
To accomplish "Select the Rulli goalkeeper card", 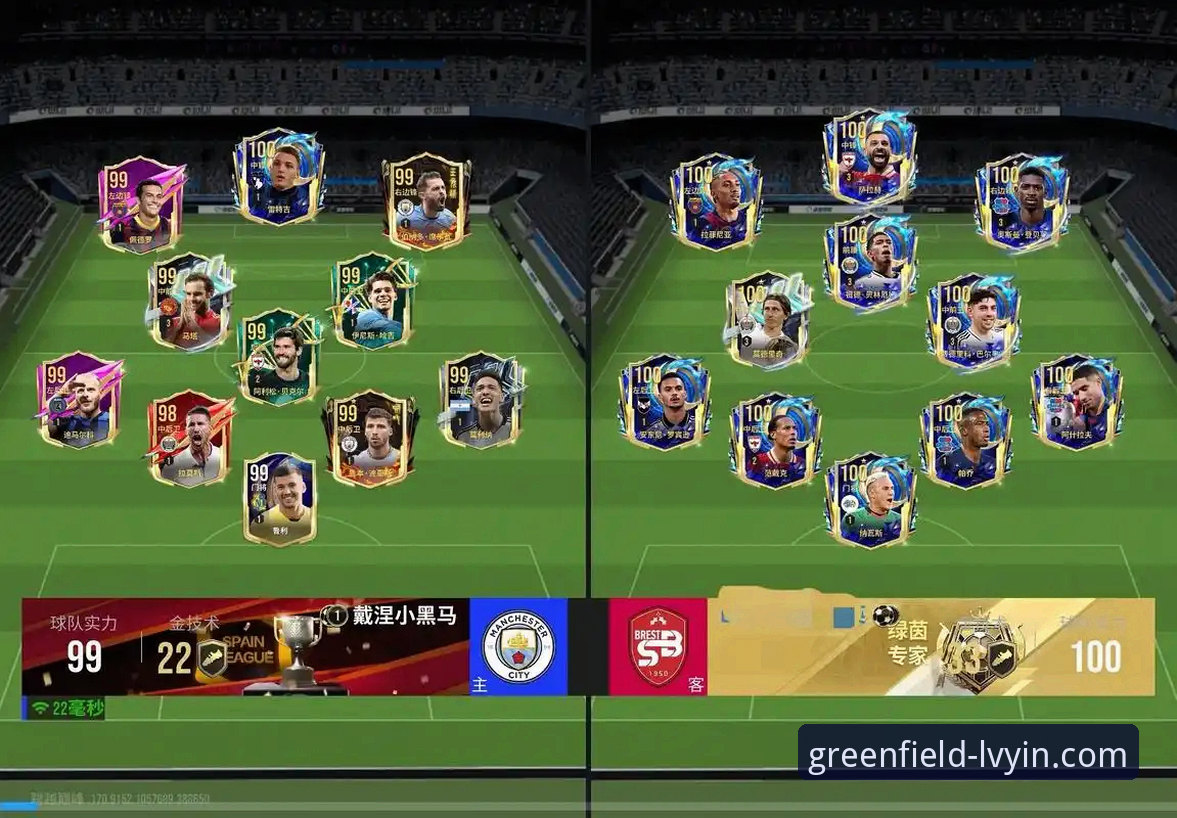I will click(x=279, y=499).
